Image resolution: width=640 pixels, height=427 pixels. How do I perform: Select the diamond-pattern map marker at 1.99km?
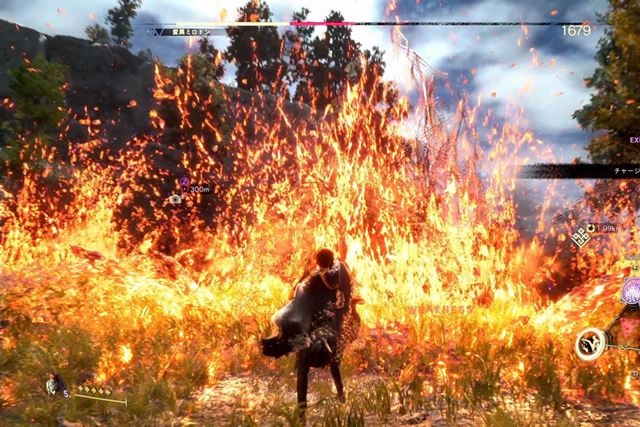coord(580,236)
